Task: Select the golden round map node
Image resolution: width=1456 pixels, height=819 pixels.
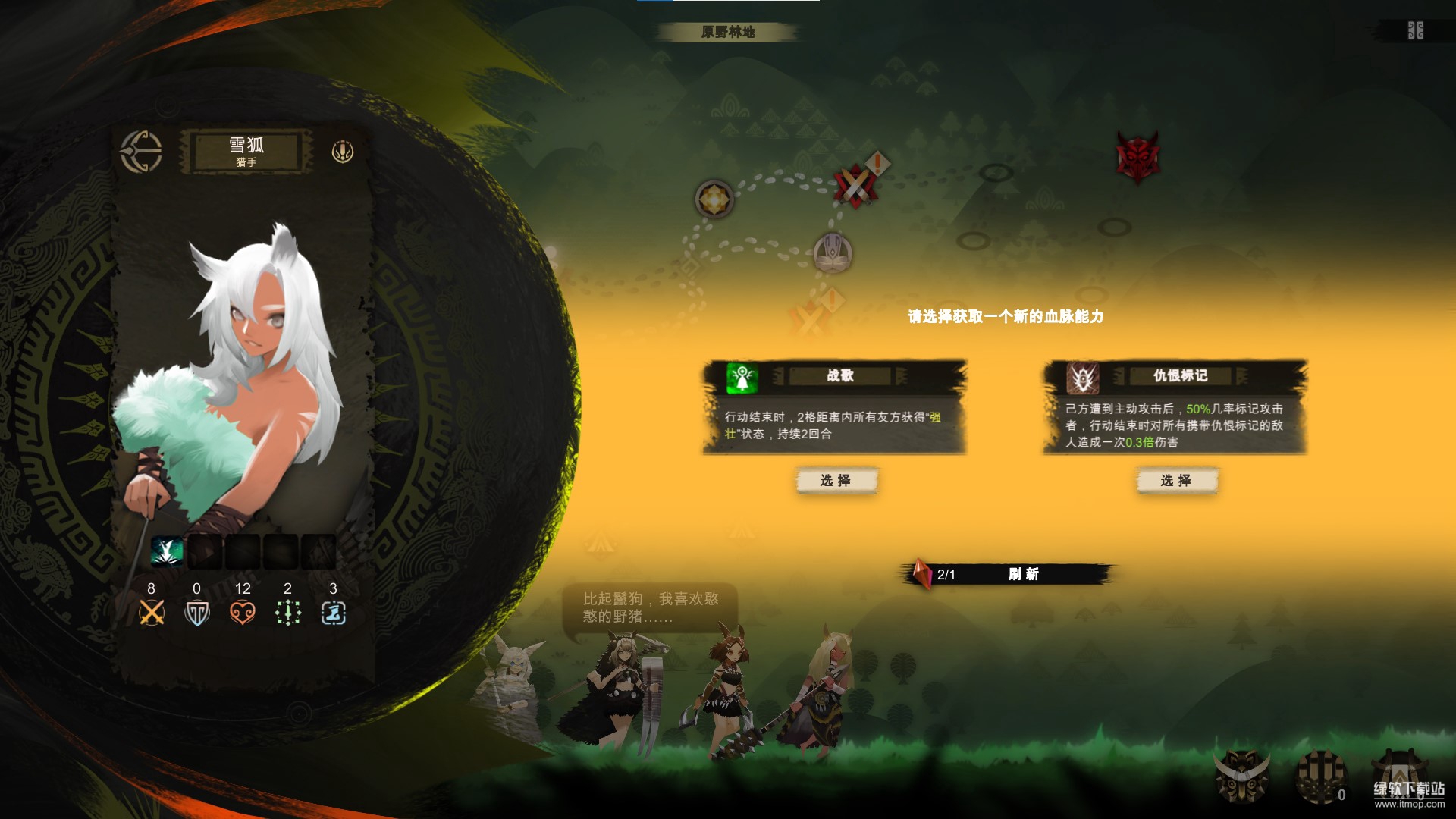Action: tap(714, 199)
